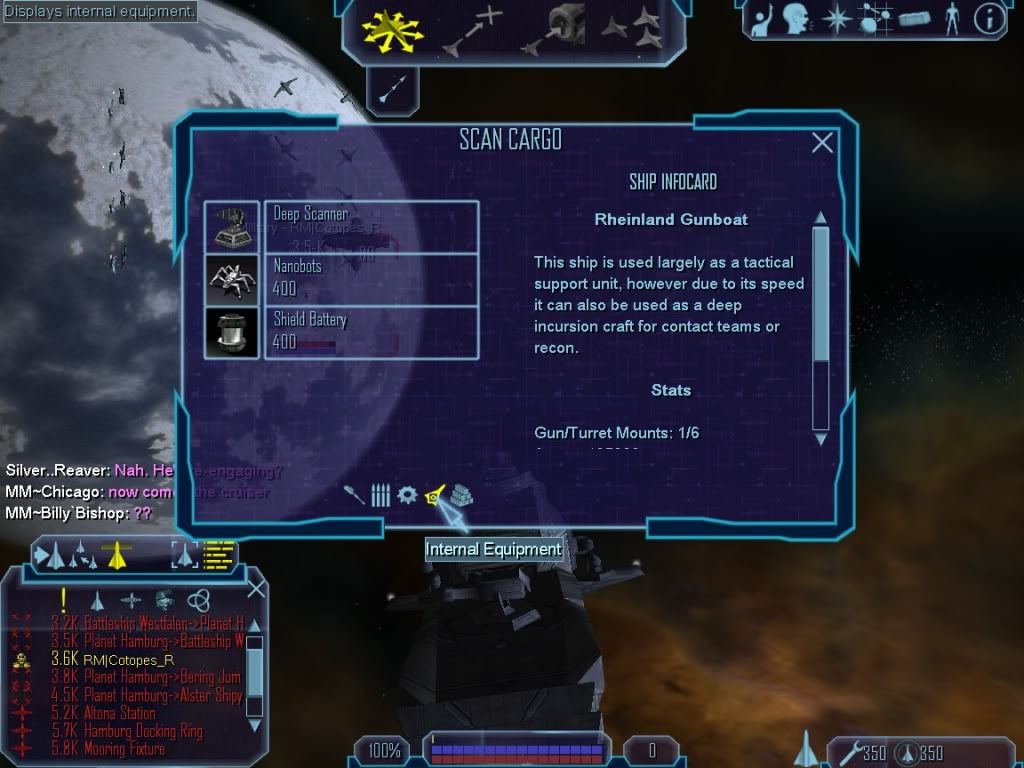Screen dimensions: 1024x768
Task: Choose the join formation maneuver icon
Action: pyautogui.click(x=632, y=30)
